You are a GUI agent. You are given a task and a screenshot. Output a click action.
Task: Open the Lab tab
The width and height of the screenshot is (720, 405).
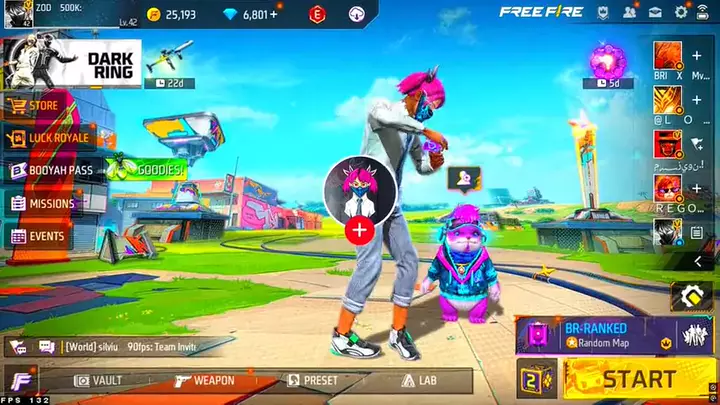[x=420, y=380]
